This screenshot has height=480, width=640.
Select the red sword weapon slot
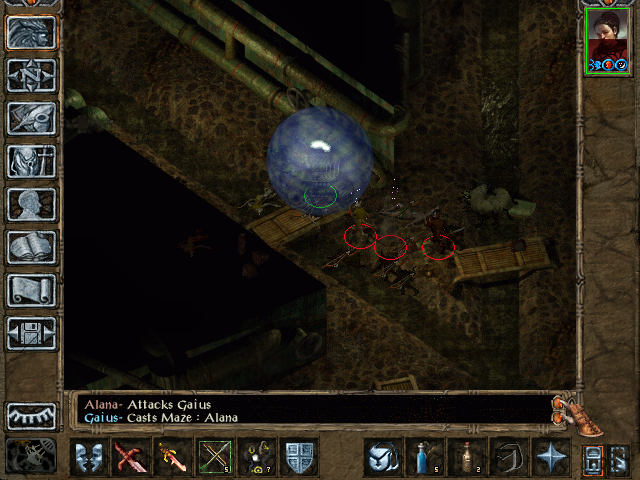click(130, 457)
